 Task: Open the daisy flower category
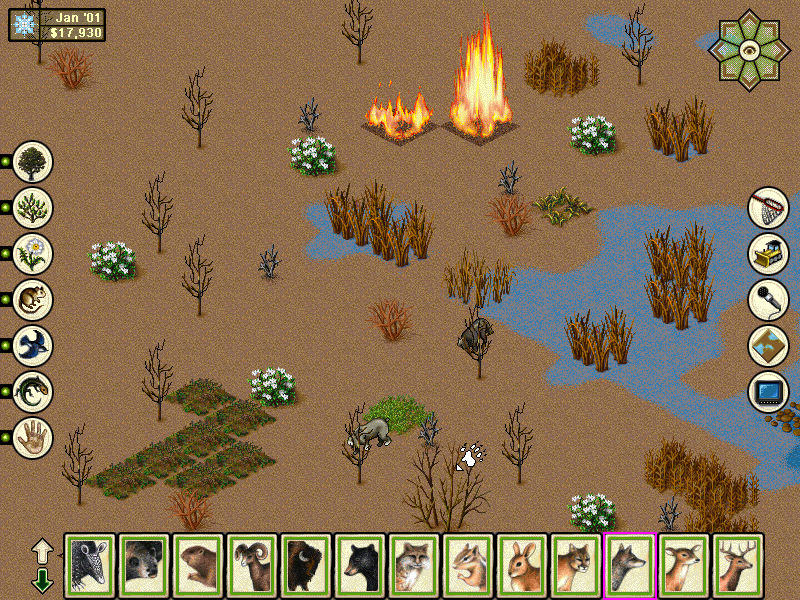click(33, 253)
